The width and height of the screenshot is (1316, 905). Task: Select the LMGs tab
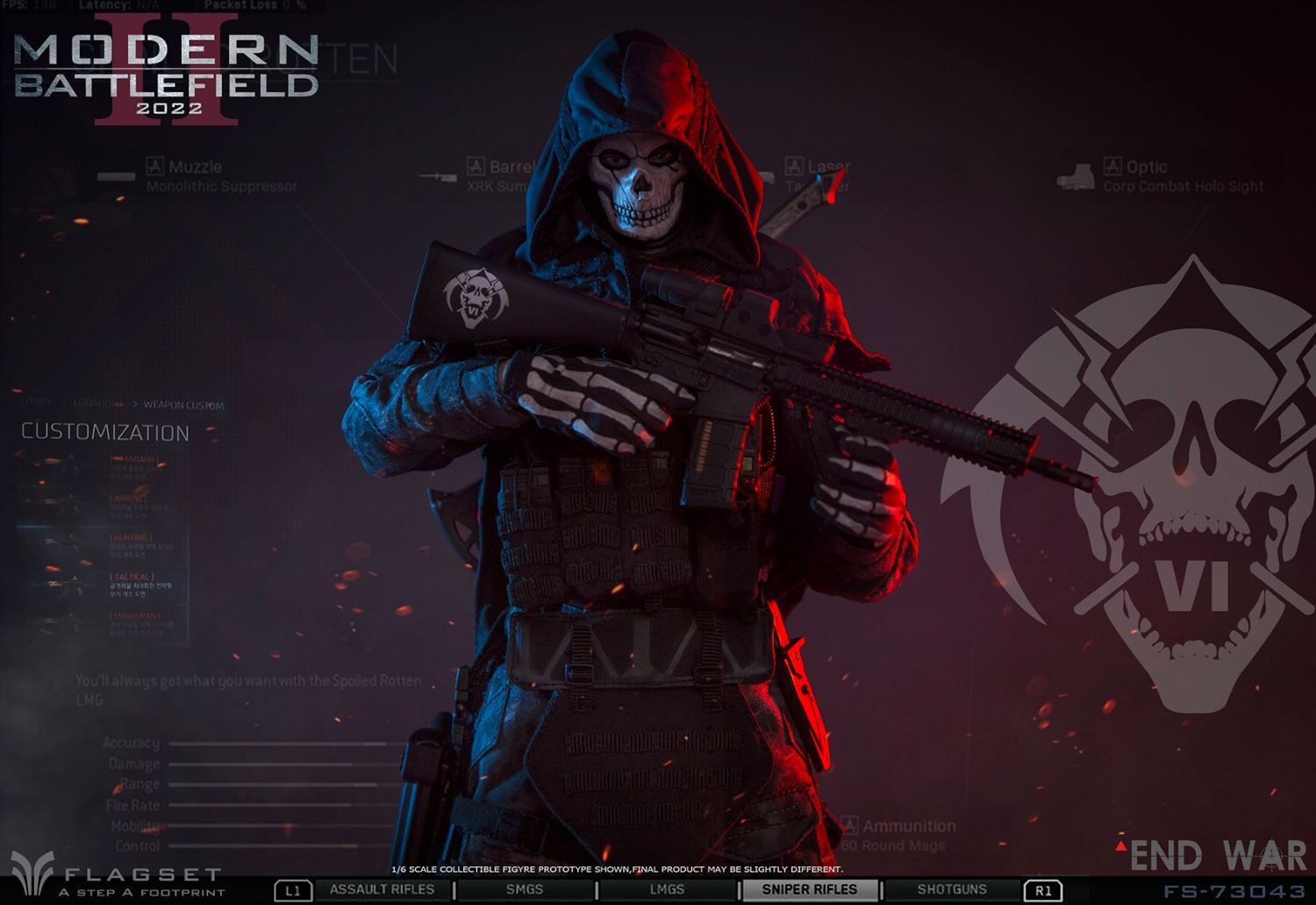pos(667,889)
